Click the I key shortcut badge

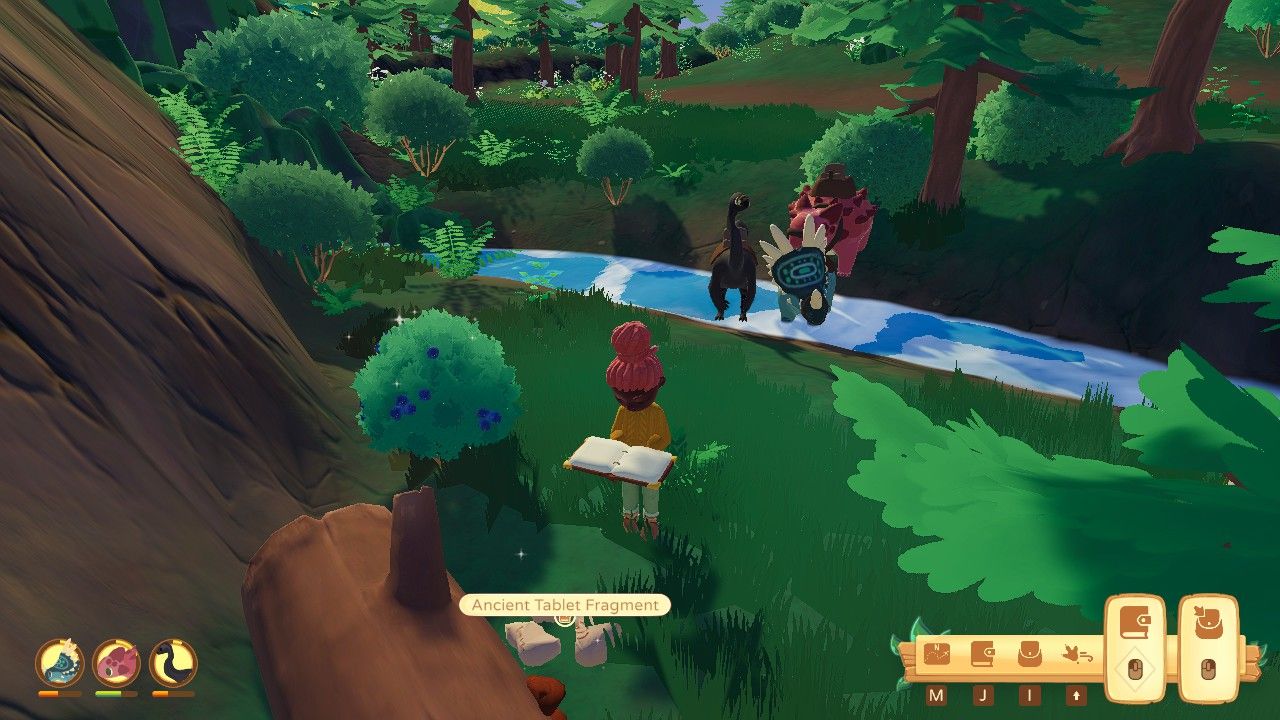1029,693
